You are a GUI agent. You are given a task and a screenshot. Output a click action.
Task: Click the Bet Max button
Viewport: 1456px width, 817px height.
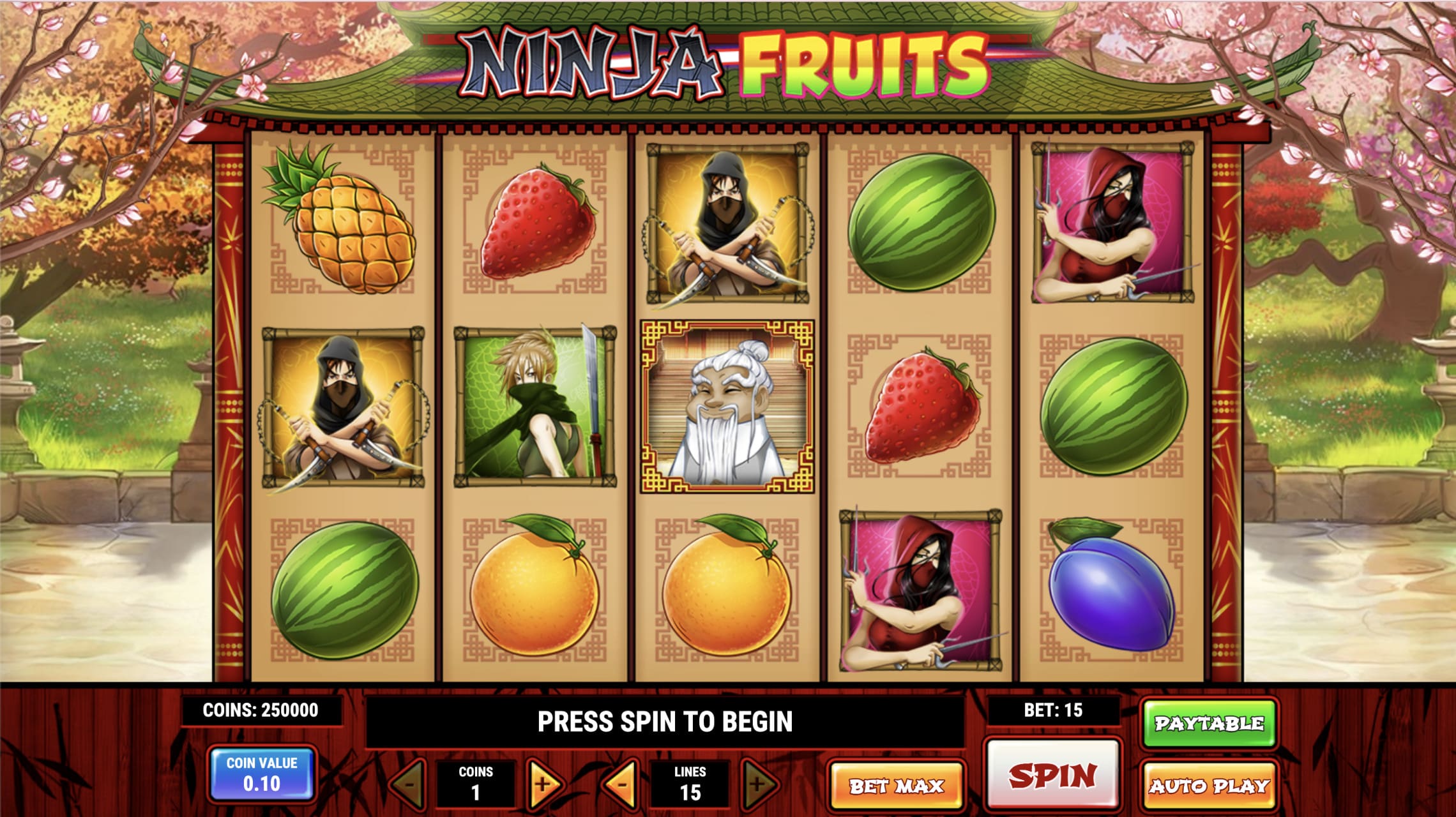(x=898, y=786)
